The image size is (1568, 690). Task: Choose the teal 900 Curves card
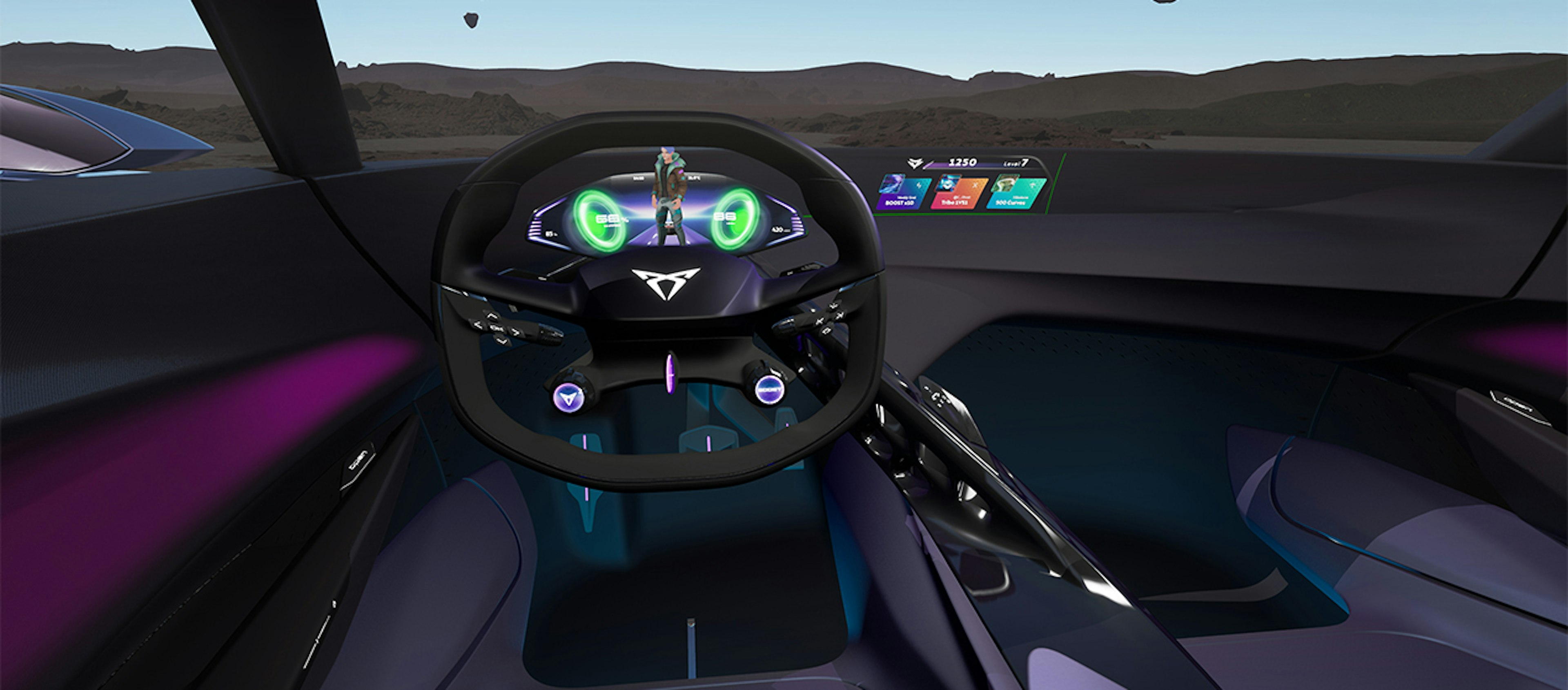click(1015, 193)
